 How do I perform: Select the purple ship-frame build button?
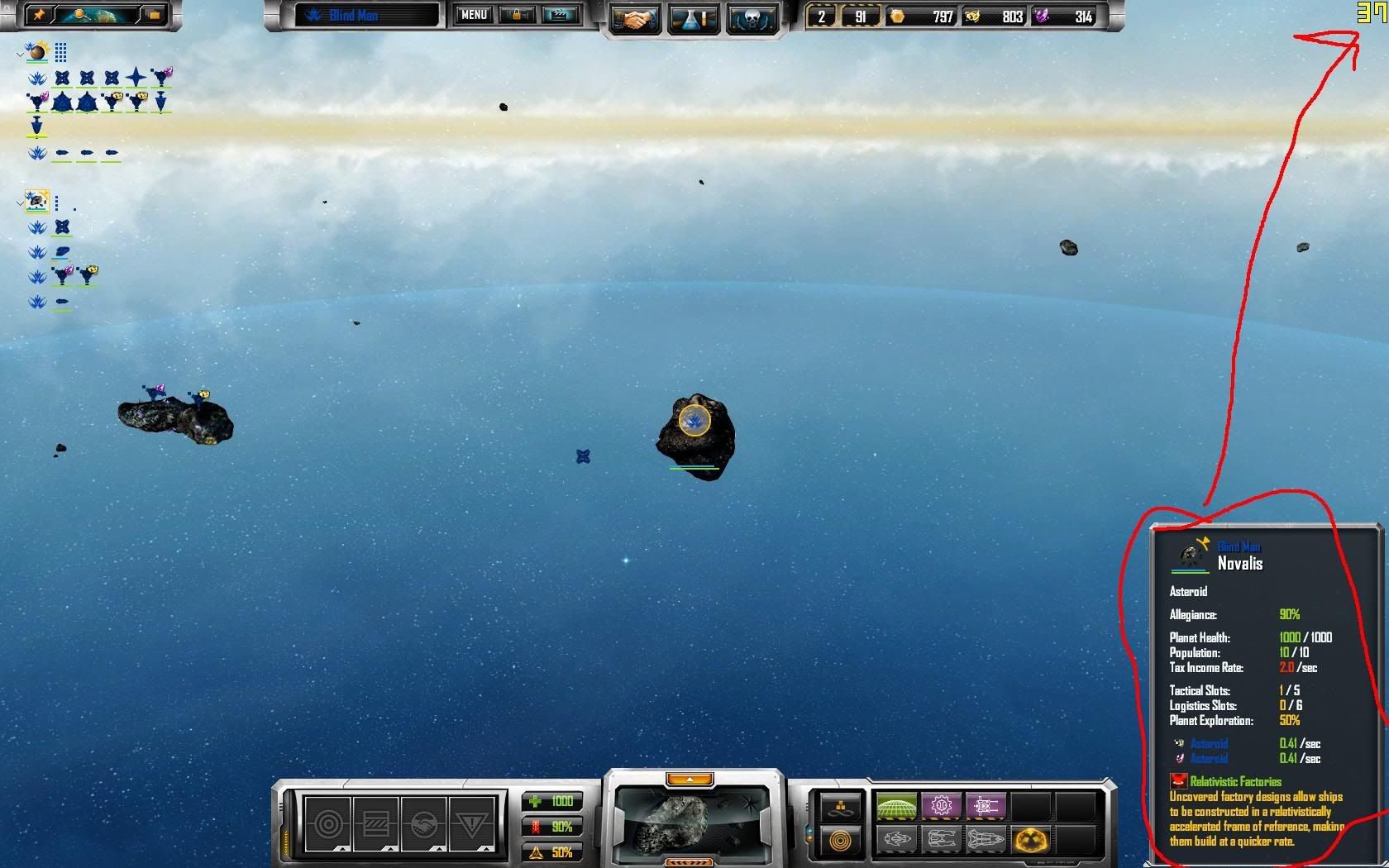tap(986, 805)
